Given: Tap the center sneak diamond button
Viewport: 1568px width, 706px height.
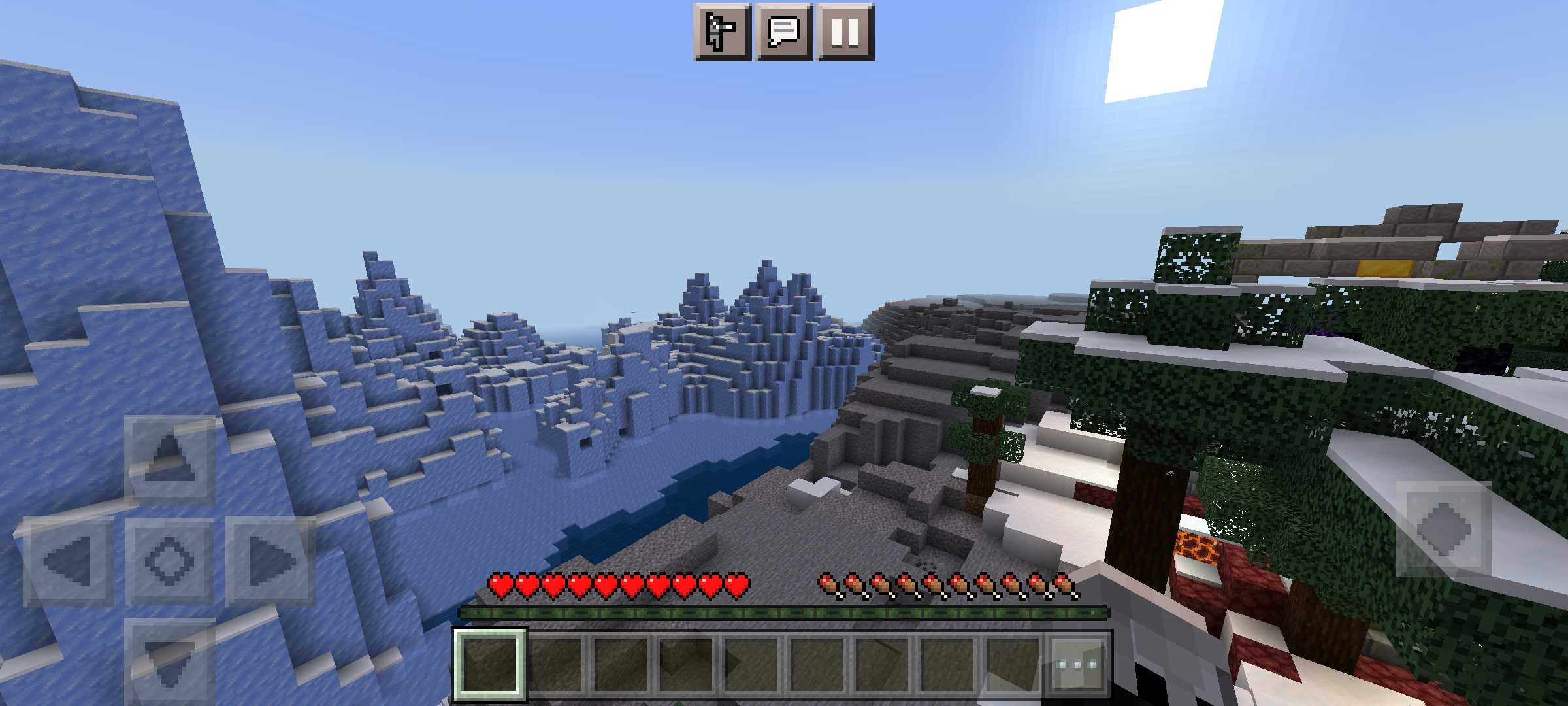Looking at the screenshot, I should [169, 561].
